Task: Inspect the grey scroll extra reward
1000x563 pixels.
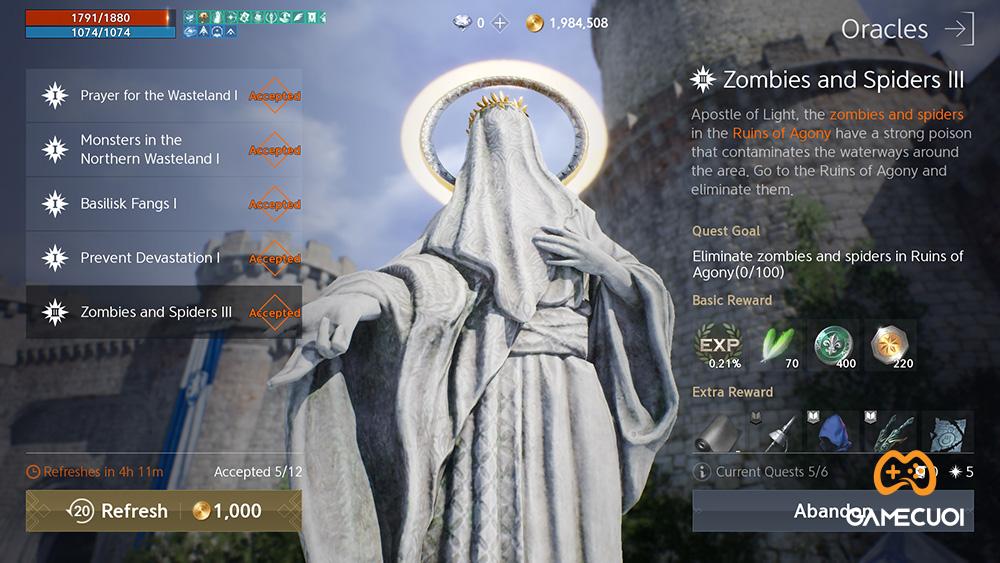Action: [717, 431]
